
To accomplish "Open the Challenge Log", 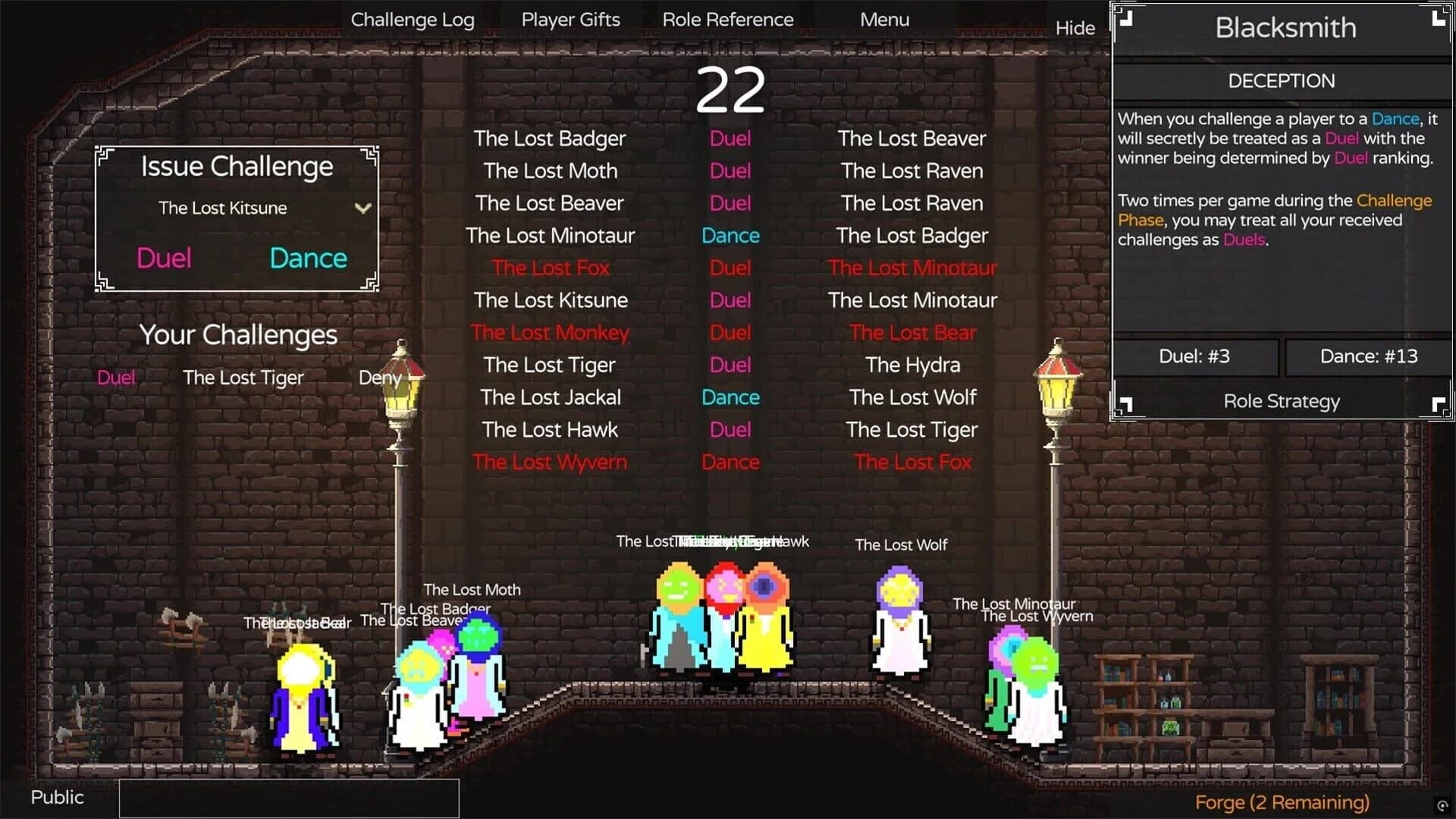I will coord(413,19).
